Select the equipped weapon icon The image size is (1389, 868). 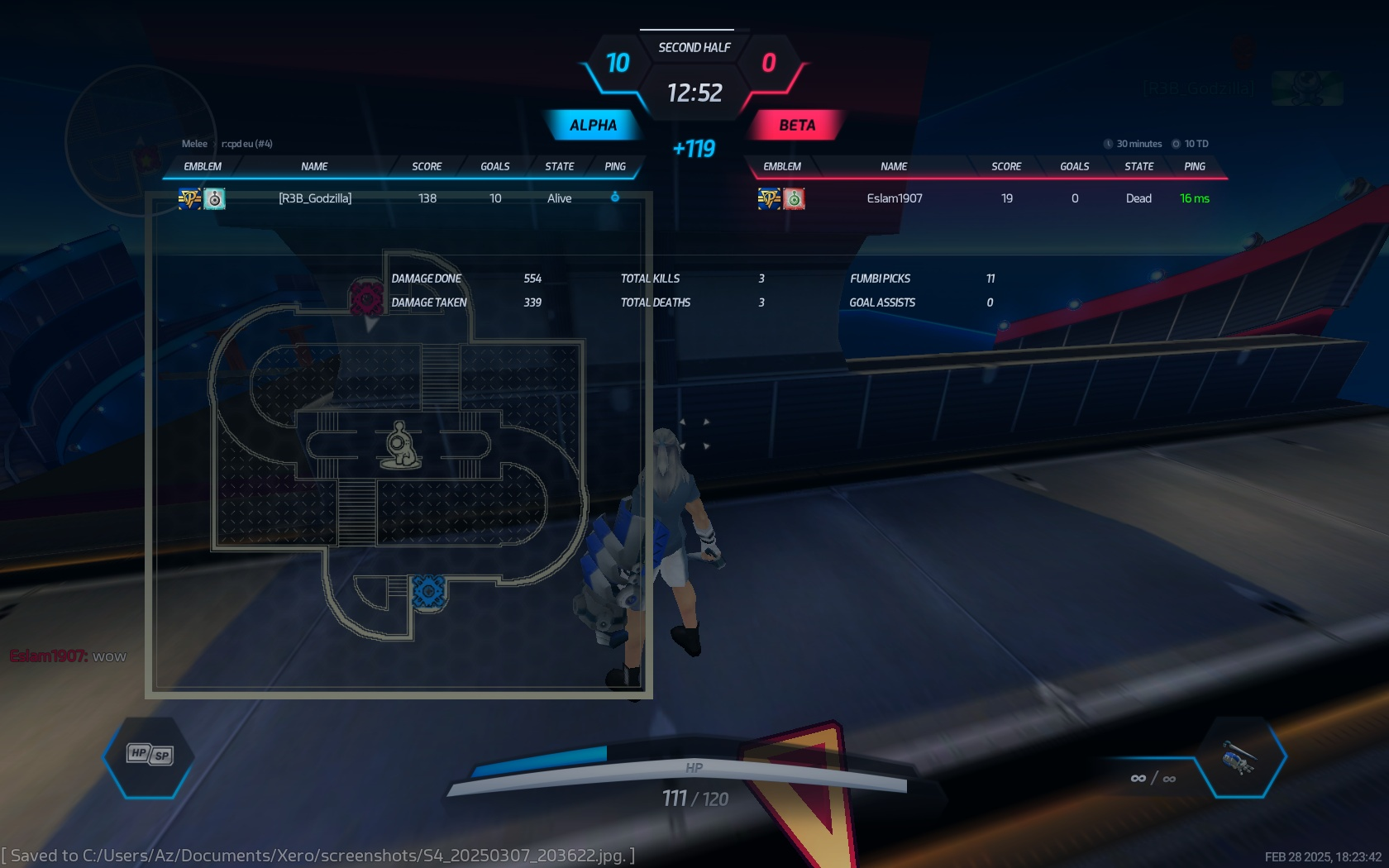coord(1239,757)
